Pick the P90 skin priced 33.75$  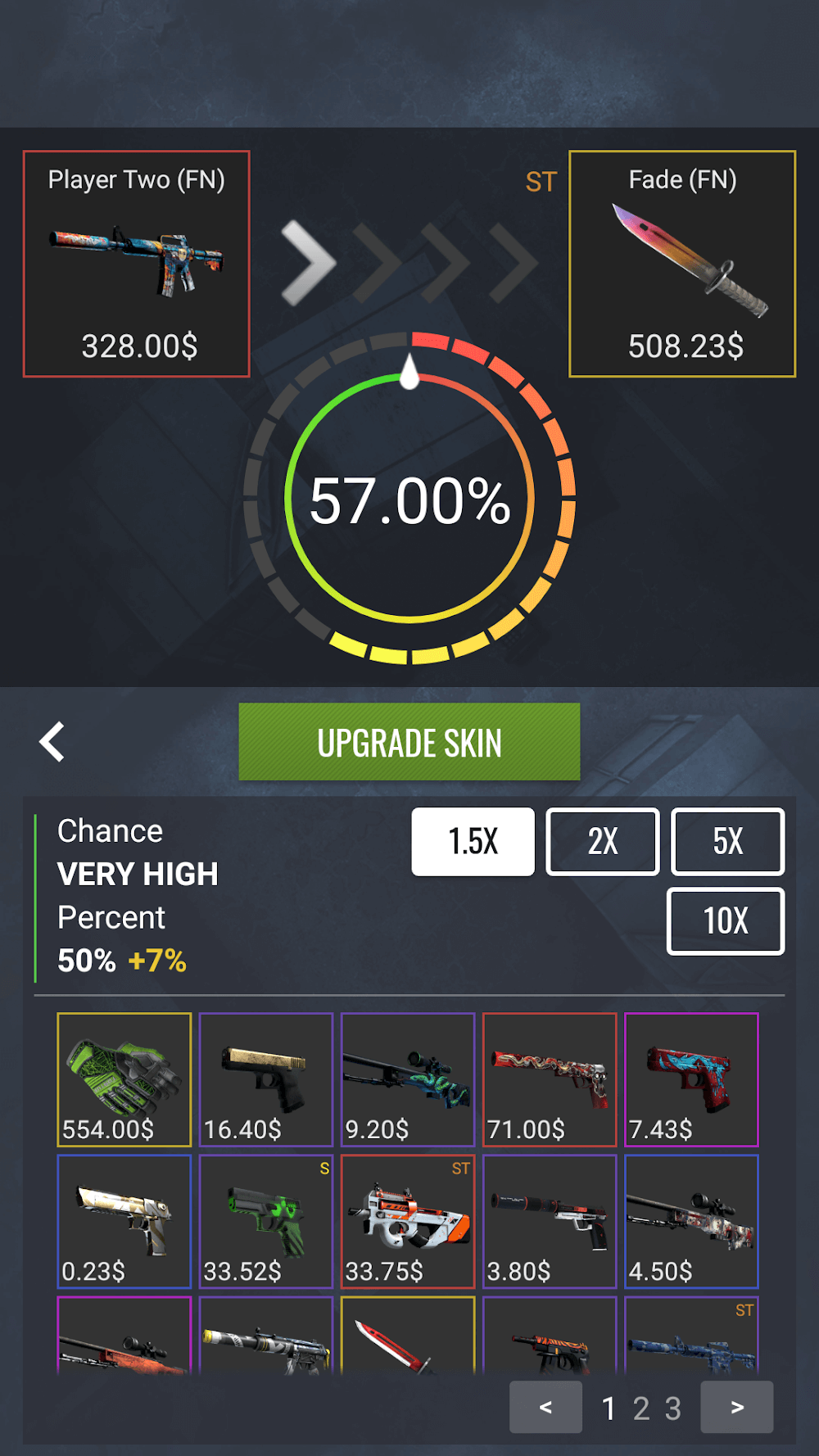[x=408, y=1221]
